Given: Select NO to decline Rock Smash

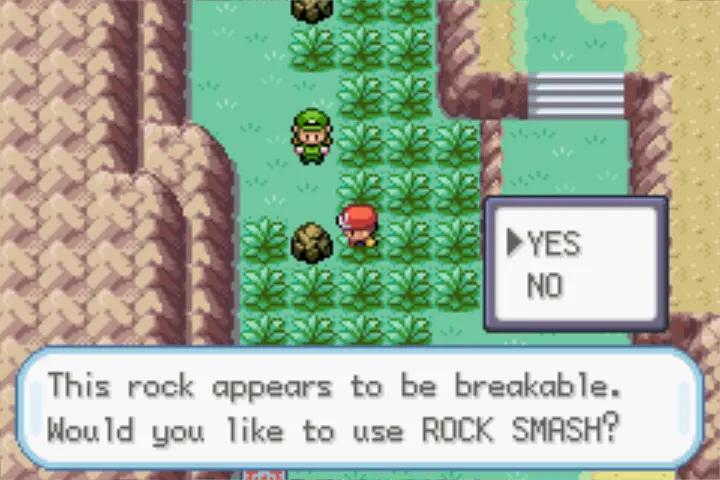Looking at the screenshot, I should [x=545, y=287].
